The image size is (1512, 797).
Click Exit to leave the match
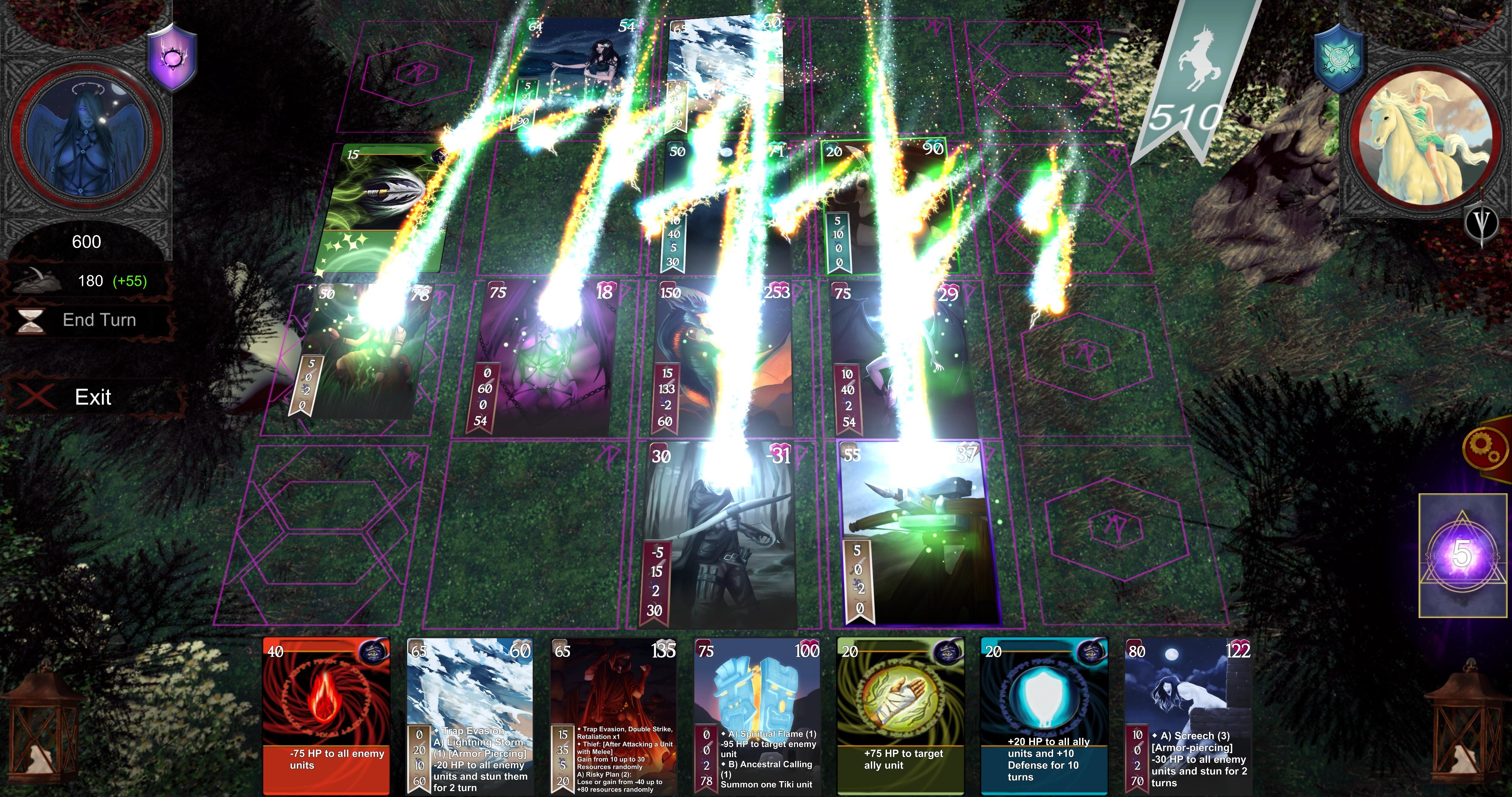coord(93,397)
